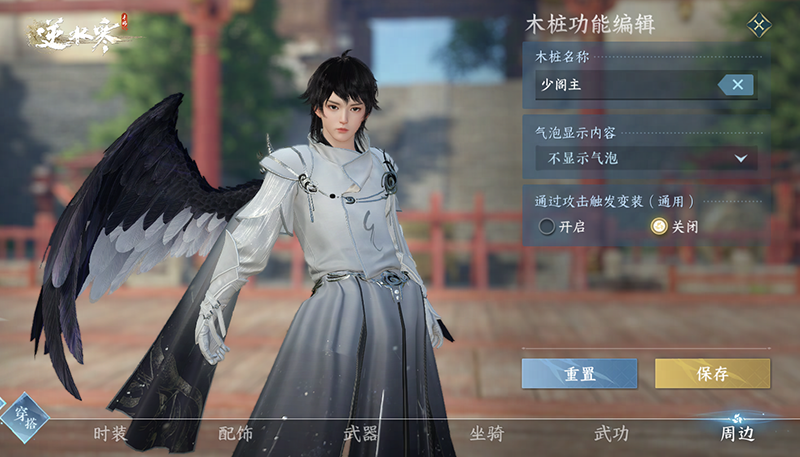Clear the 木桩名称 name field
Image resolution: width=800 pixels, height=457 pixels.
[x=736, y=85]
